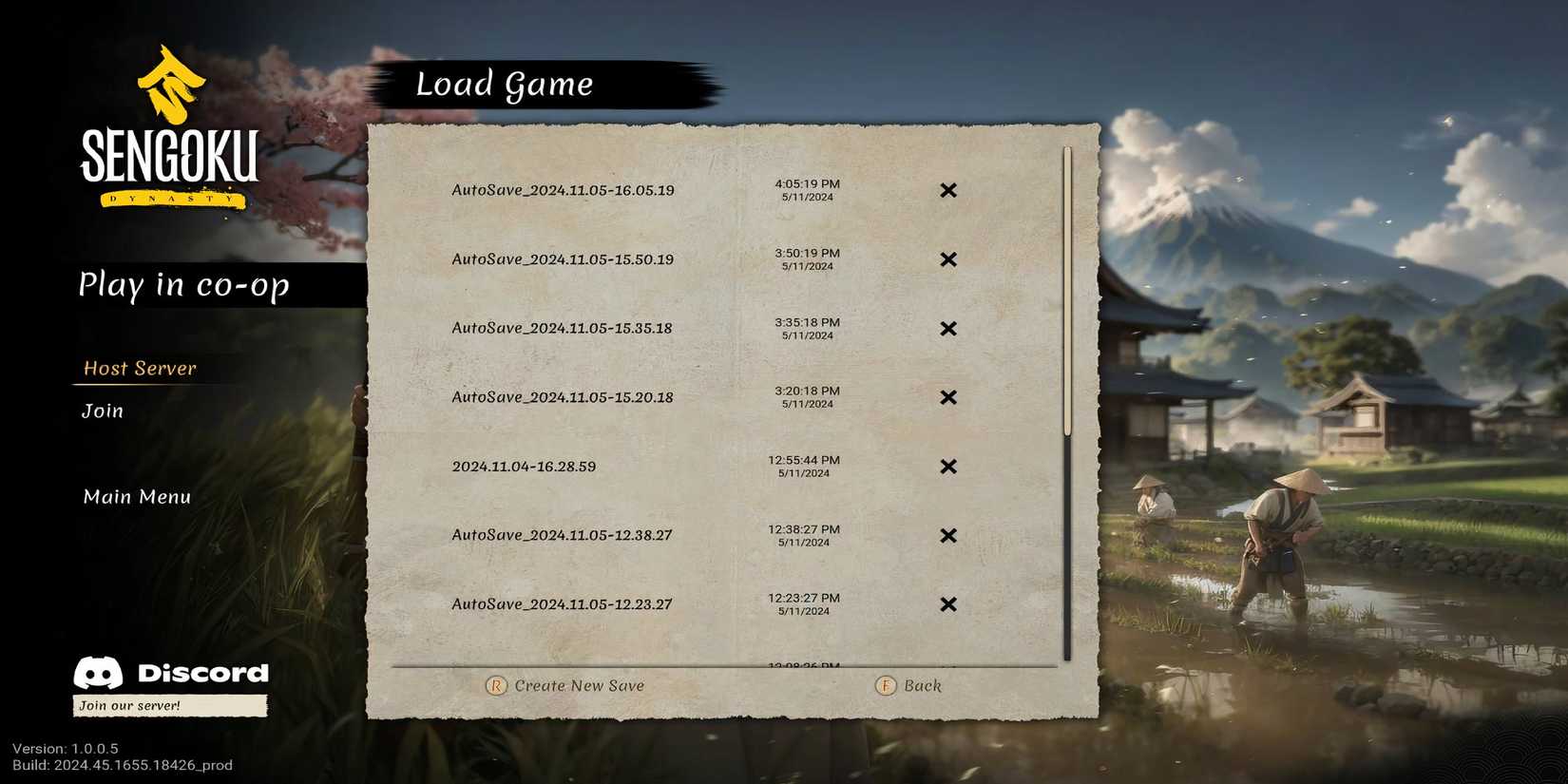The height and width of the screenshot is (784, 1568).
Task: Remove the 2024.11.04-16.28.59 save file
Action: click(947, 467)
